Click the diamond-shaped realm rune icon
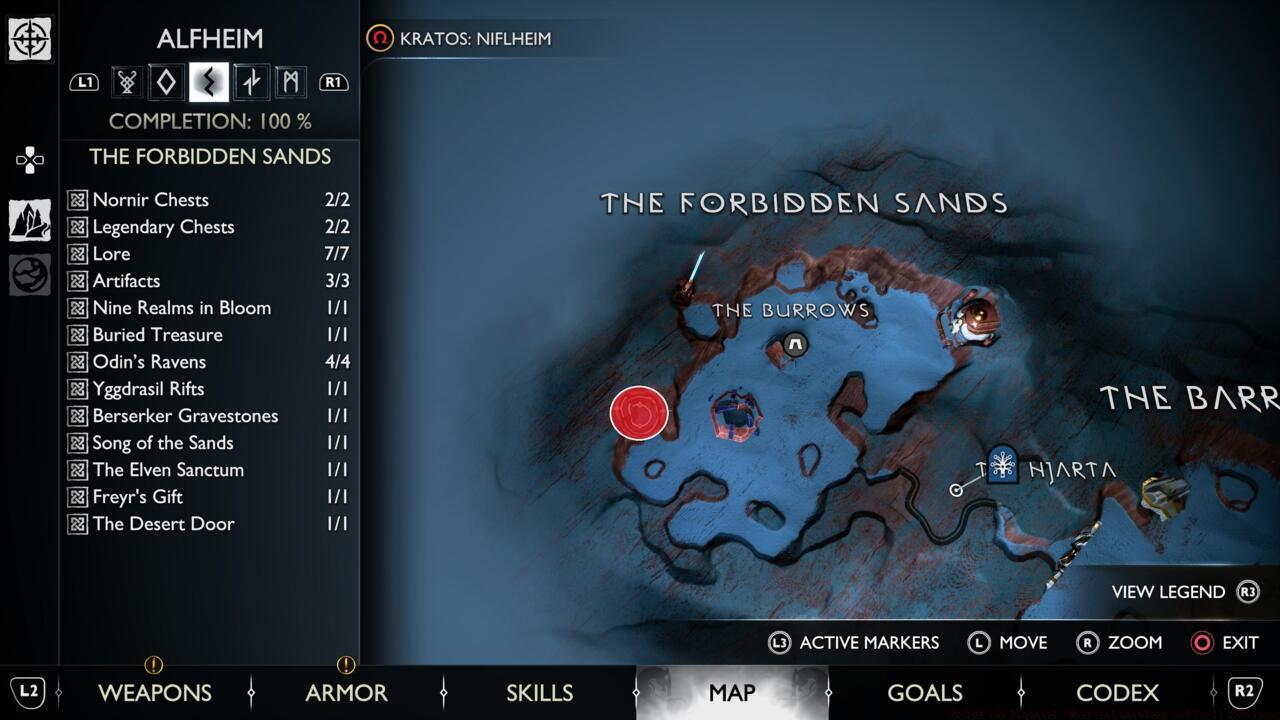1280x720 pixels. pyautogui.click(x=165, y=81)
